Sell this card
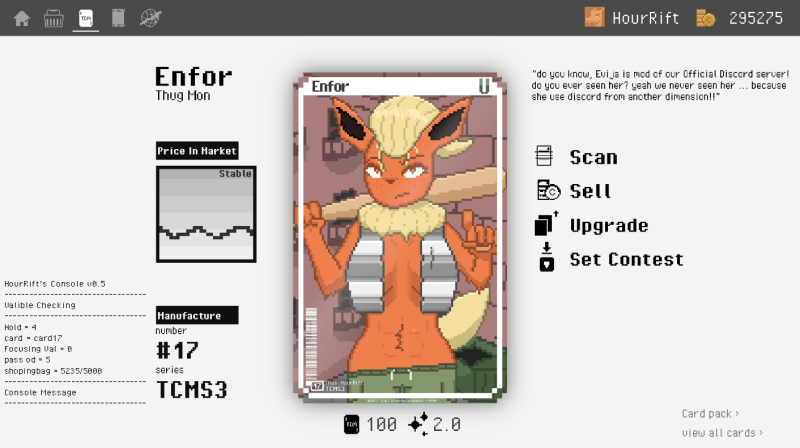 point(589,191)
